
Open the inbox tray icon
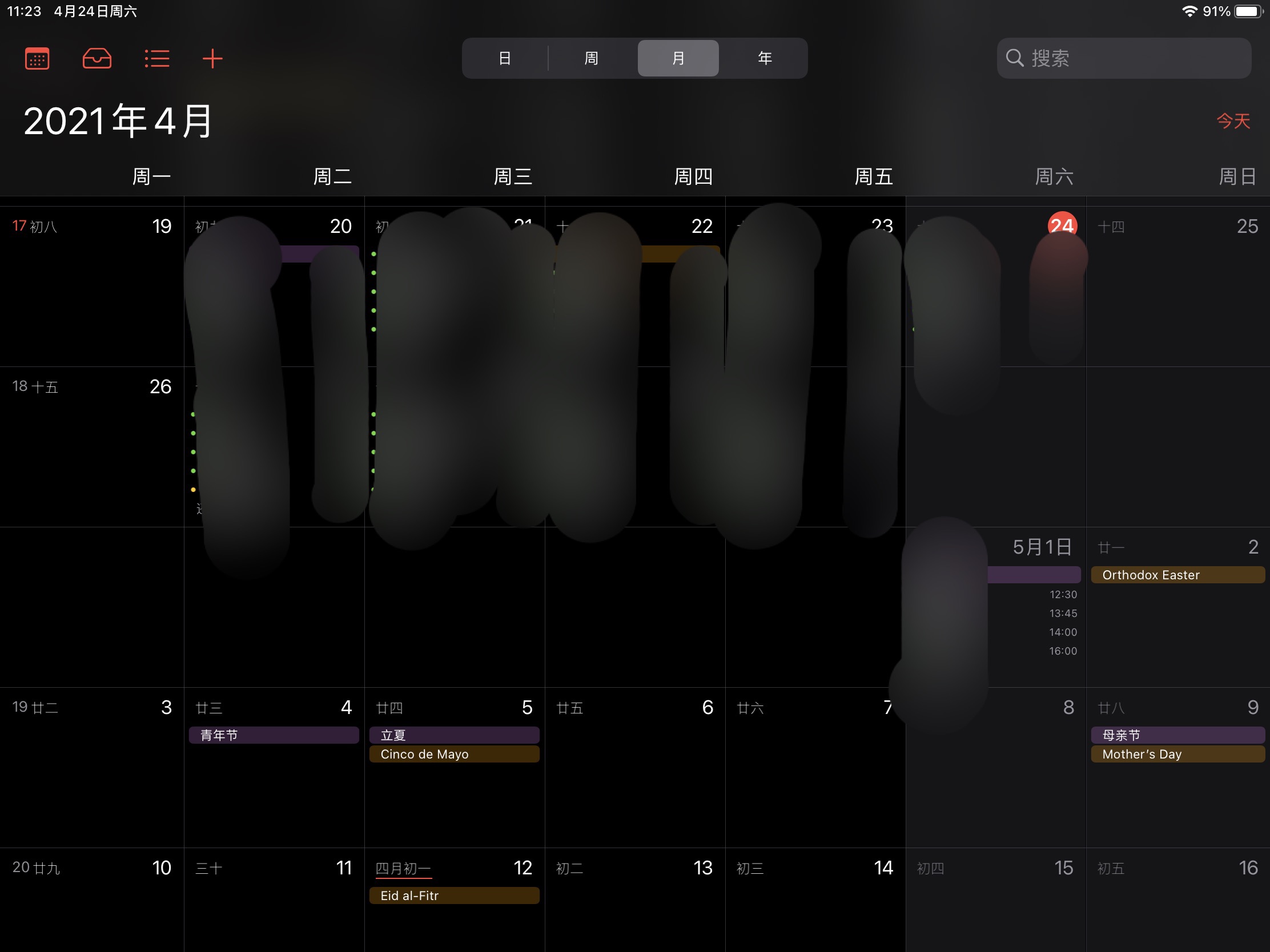coord(97,59)
